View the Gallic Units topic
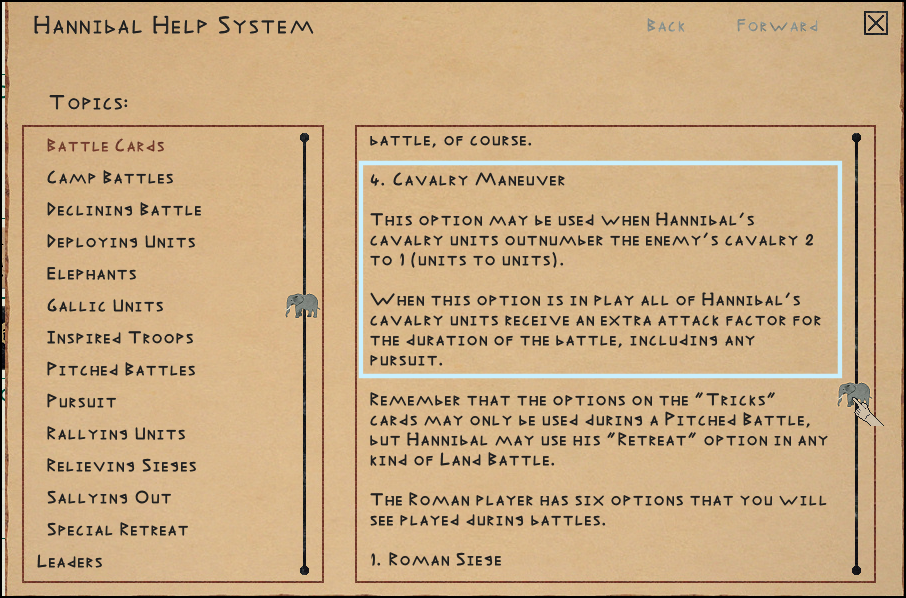This screenshot has height=598, width=906. [105, 306]
